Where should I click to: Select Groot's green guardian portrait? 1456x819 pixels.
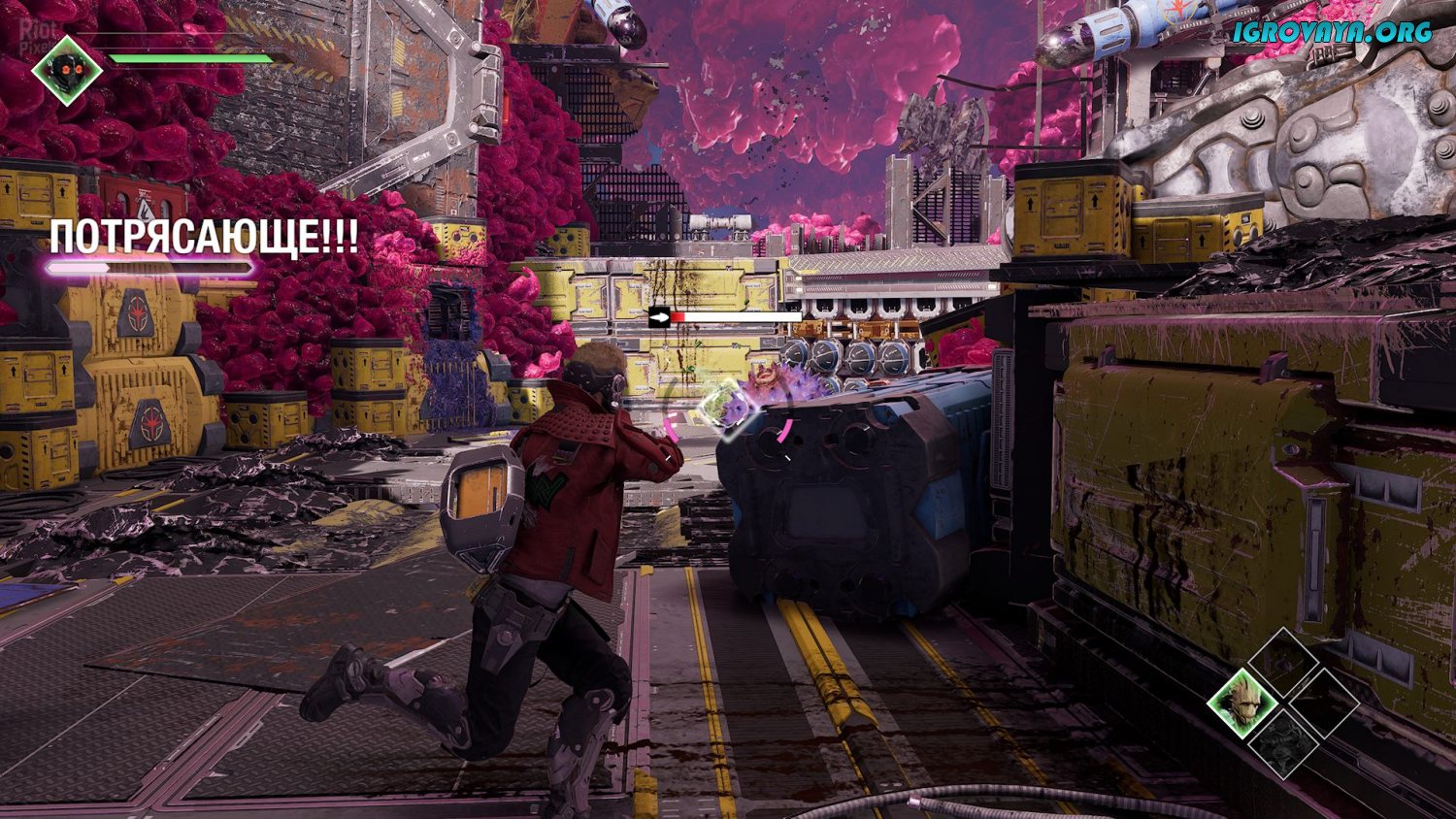click(1243, 702)
